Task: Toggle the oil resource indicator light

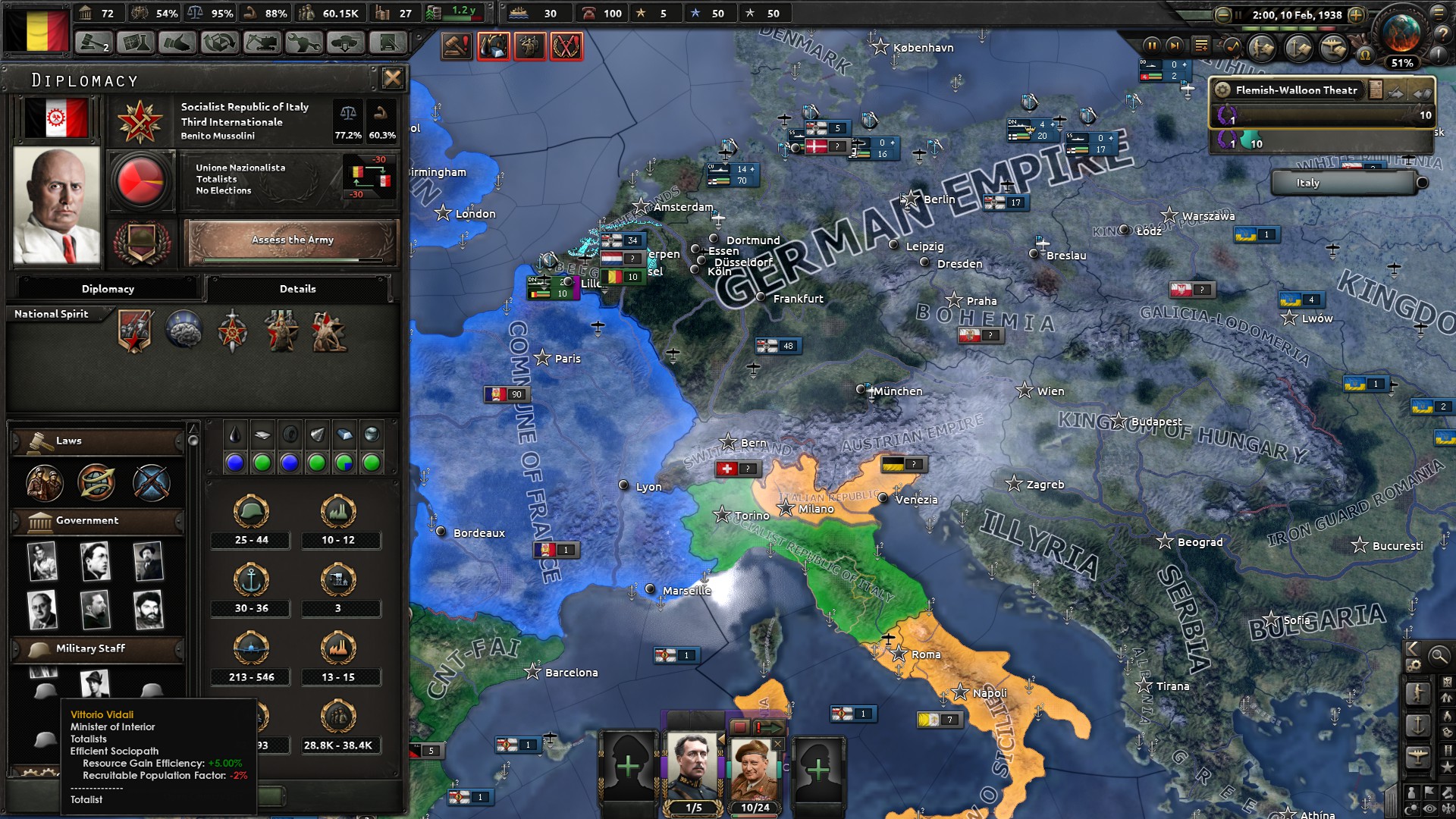Action: [x=234, y=463]
